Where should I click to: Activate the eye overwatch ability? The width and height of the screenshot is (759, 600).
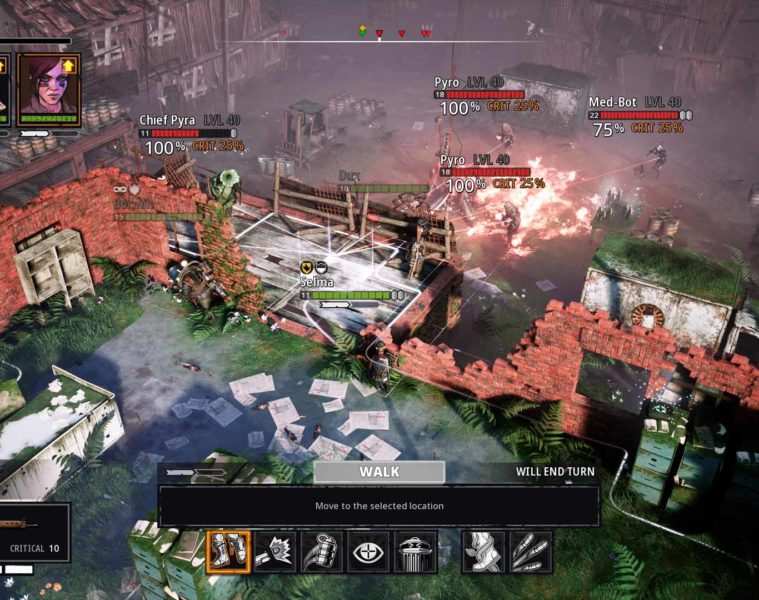(368, 552)
